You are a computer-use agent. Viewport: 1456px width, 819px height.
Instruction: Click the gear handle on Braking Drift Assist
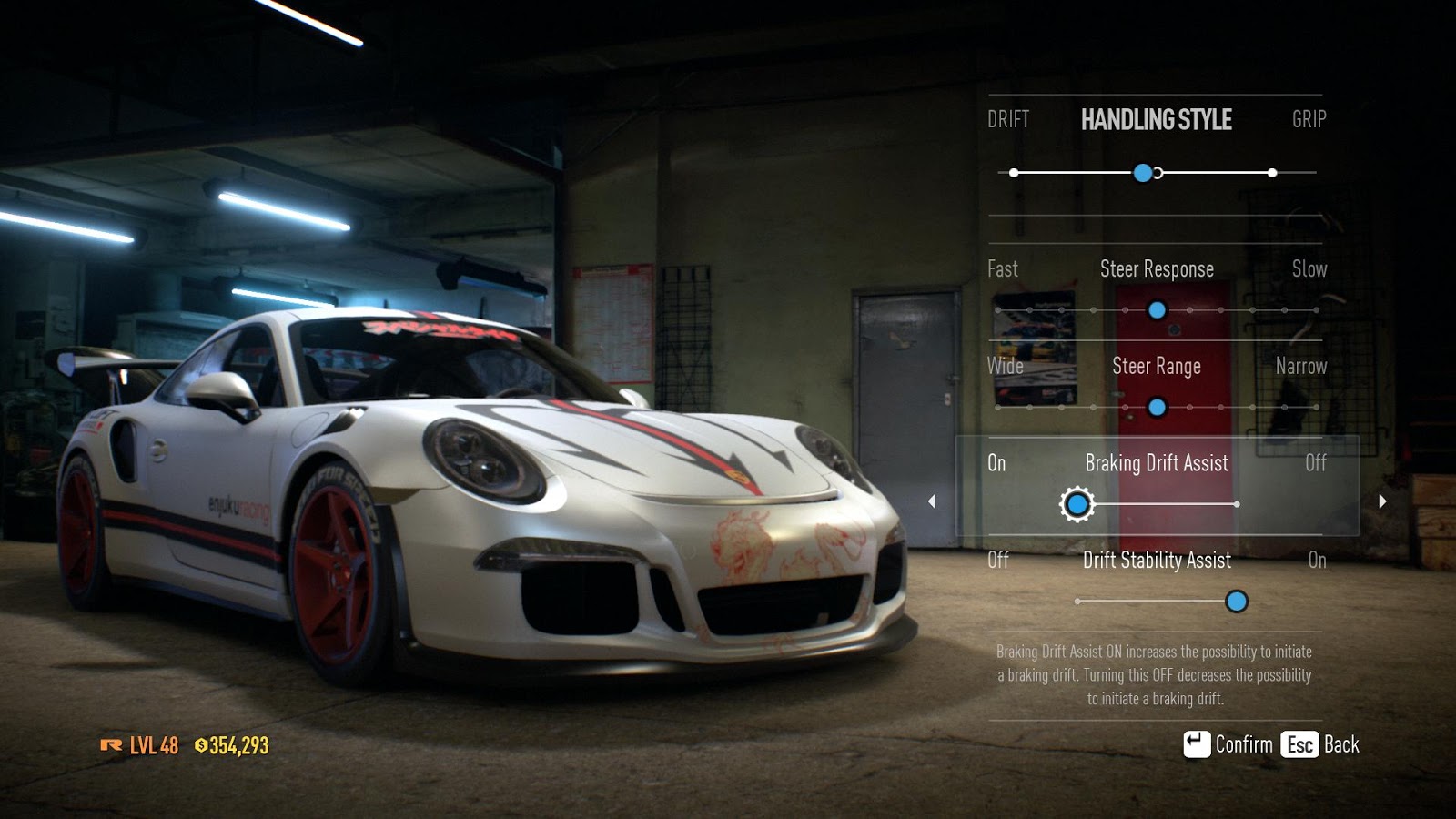coord(1077,503)
